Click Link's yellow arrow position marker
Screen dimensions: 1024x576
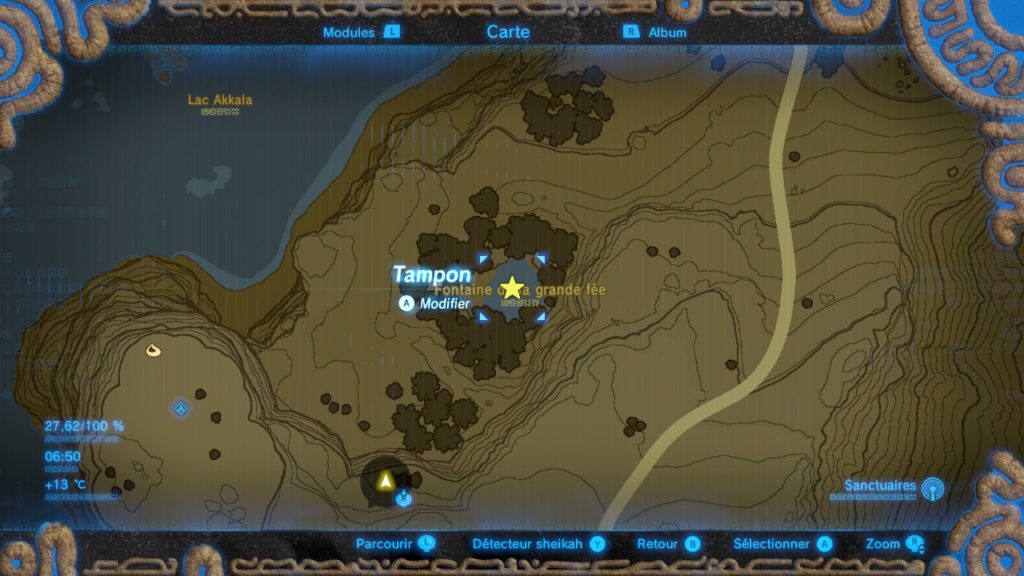tap(384, 481)
